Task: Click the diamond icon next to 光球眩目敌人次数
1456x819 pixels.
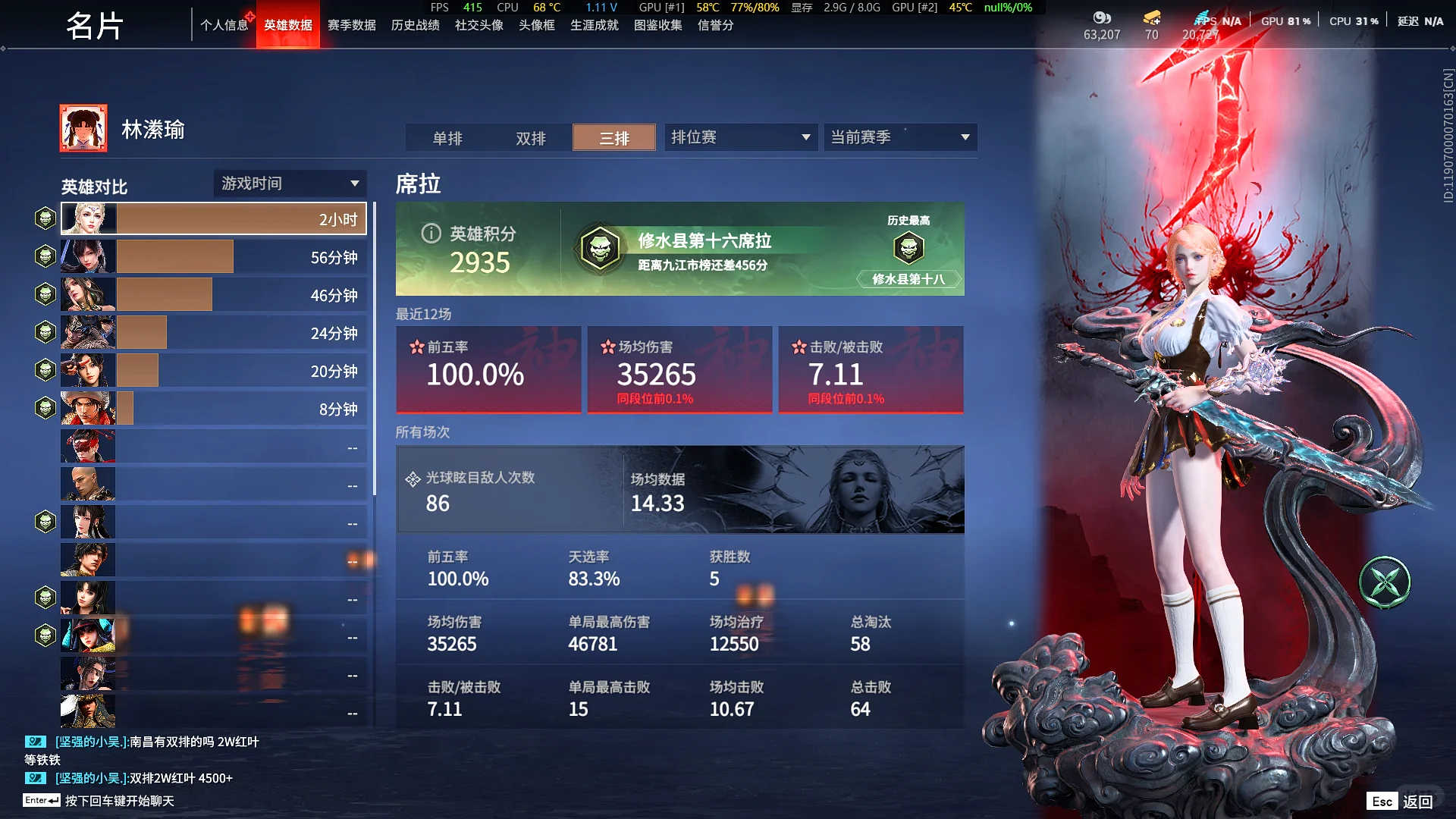Action: (x=413, y=478)
